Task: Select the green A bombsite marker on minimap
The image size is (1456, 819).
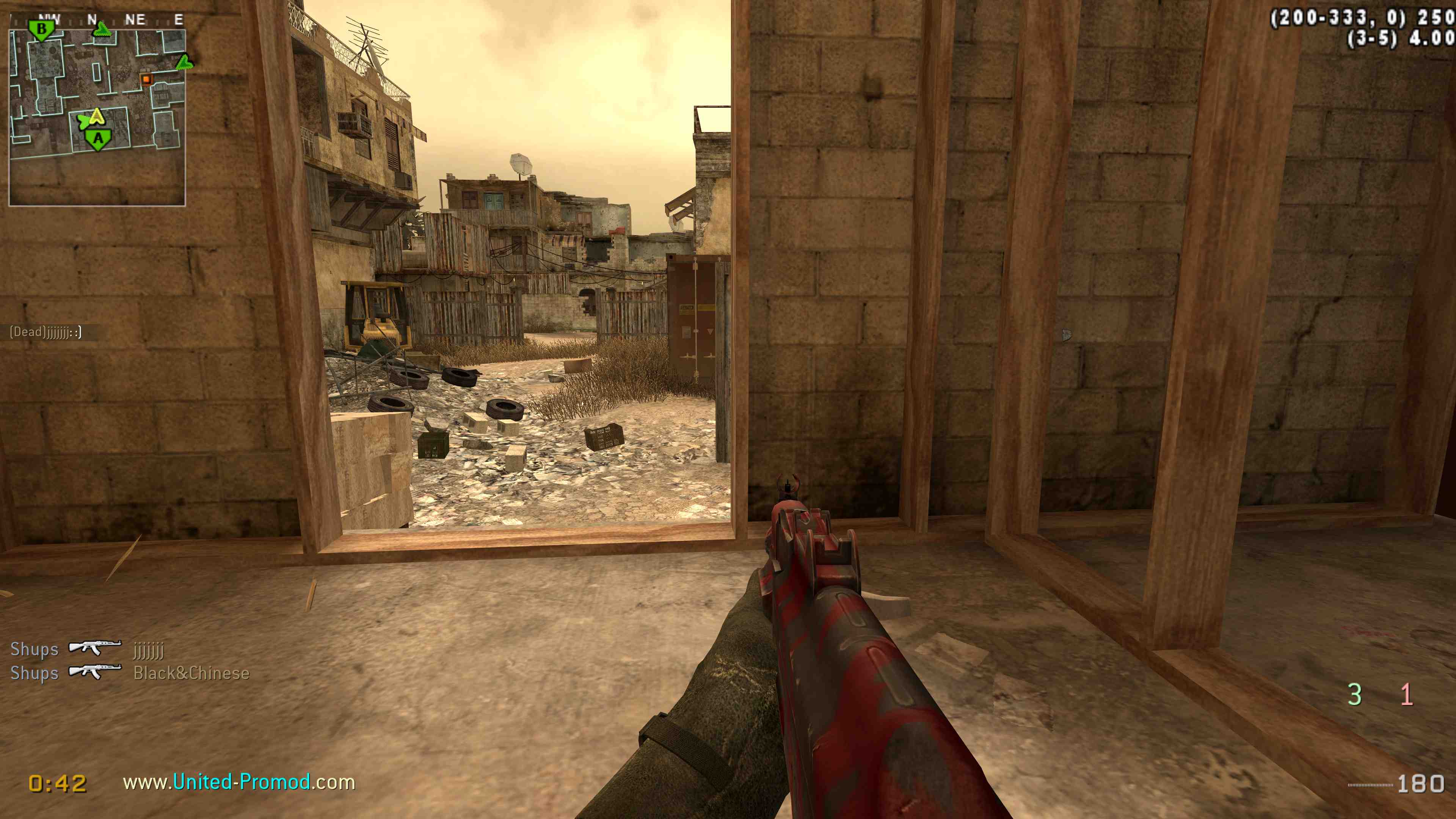Action: pos(98,139)
